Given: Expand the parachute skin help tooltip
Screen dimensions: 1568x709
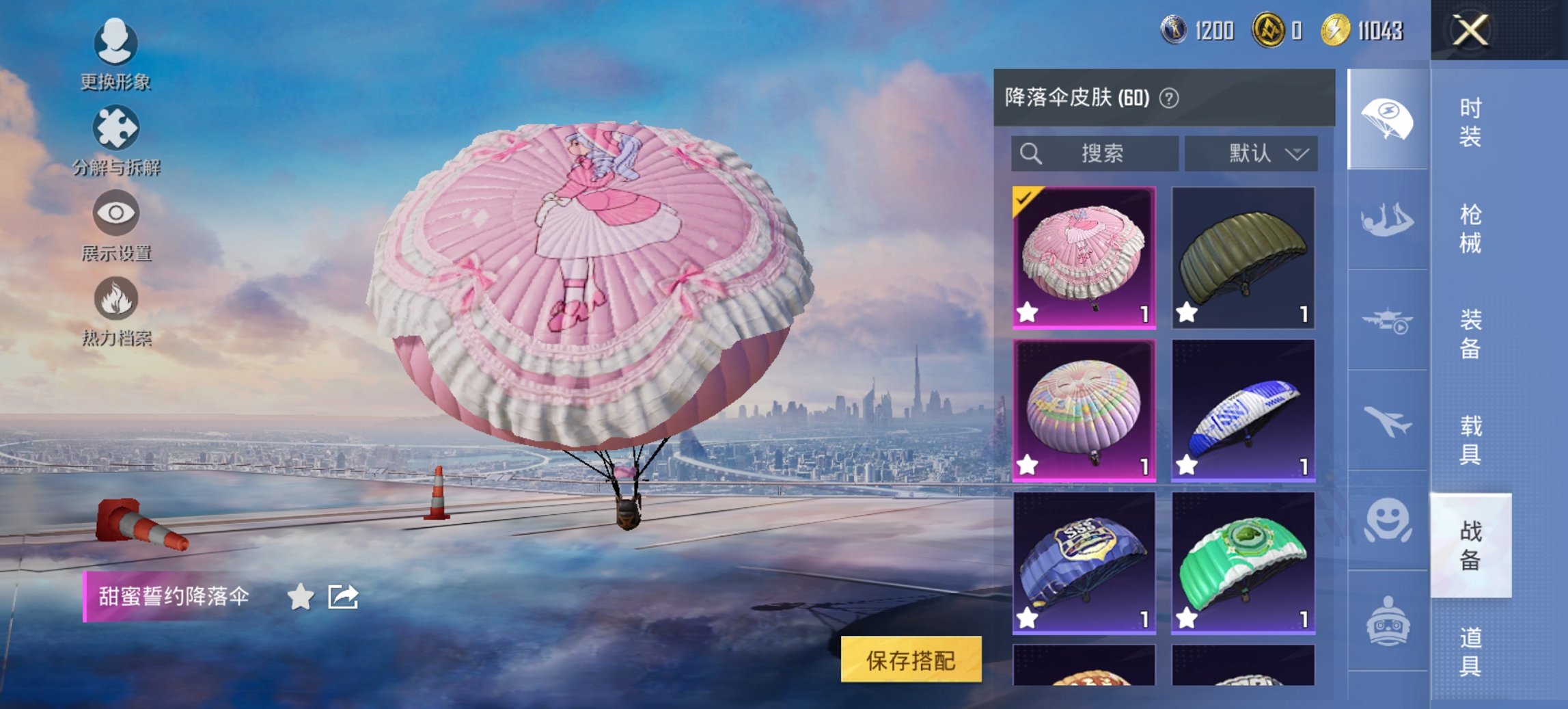Looking at the screenshot, I should click(x=1170, y=97).
